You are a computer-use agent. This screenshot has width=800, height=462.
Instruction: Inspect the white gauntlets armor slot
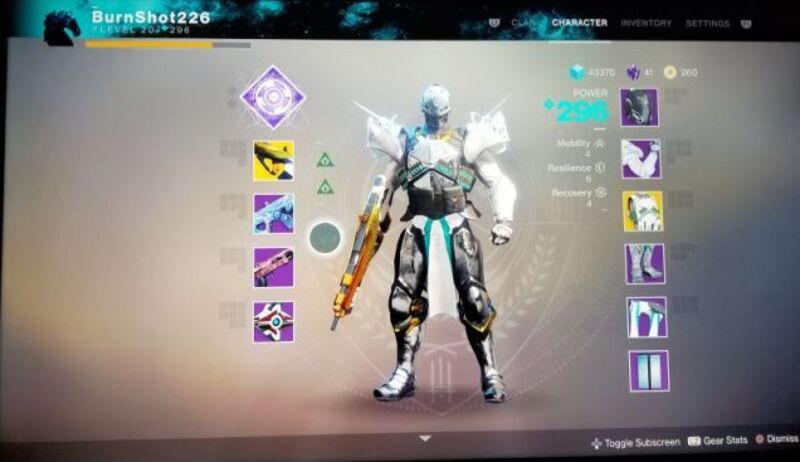pyautogui.click(x=642, y=159)
